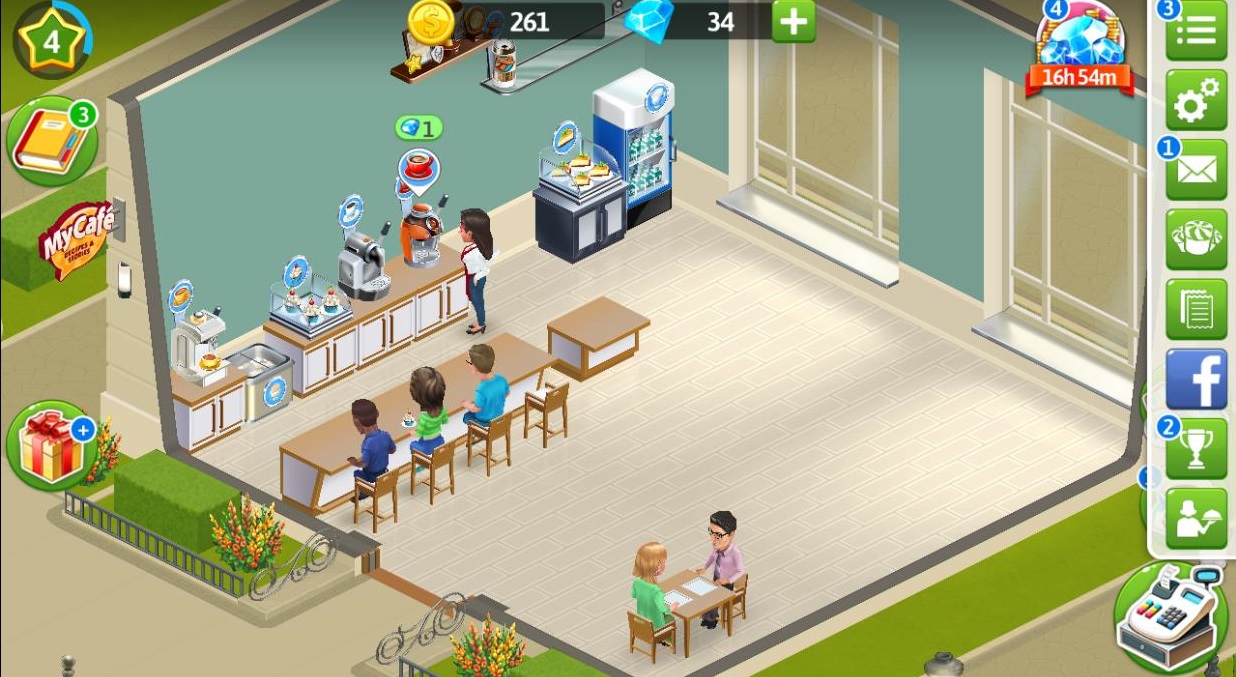
Task: Open the task list menu
Action: tap(1197, 31)
